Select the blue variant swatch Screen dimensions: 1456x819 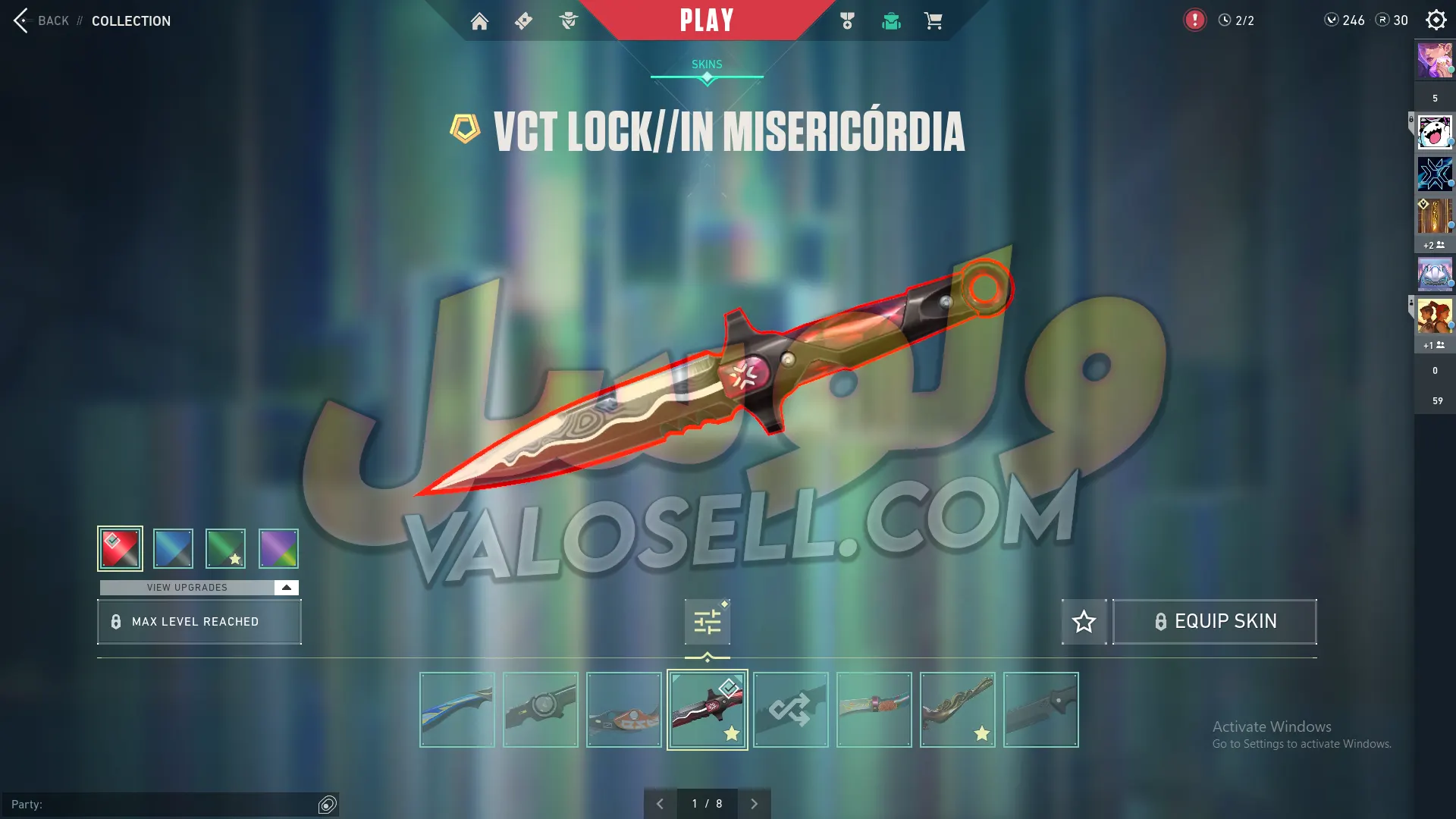tap(173, 548)
